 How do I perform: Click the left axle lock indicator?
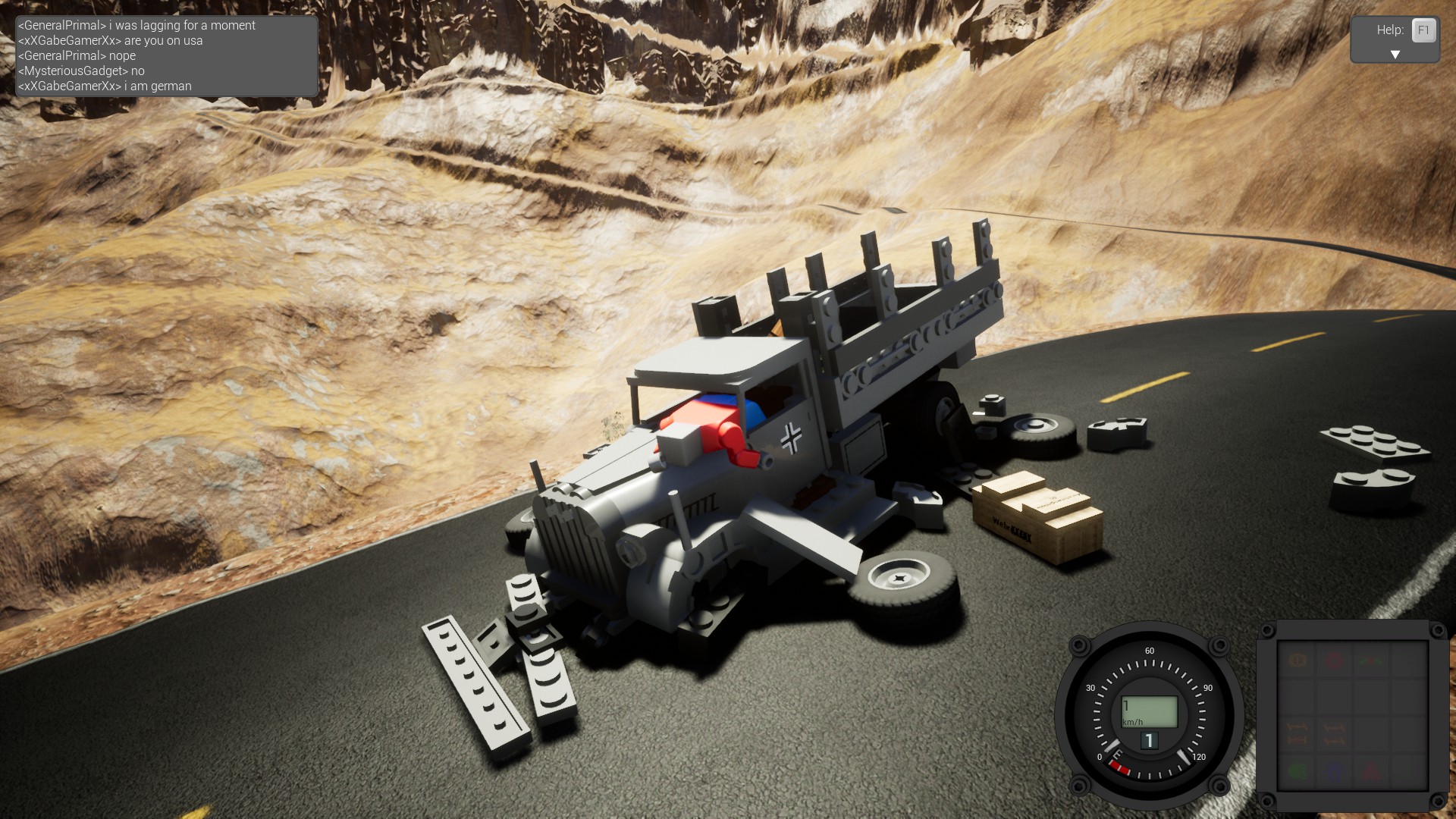pos(1298,733)
